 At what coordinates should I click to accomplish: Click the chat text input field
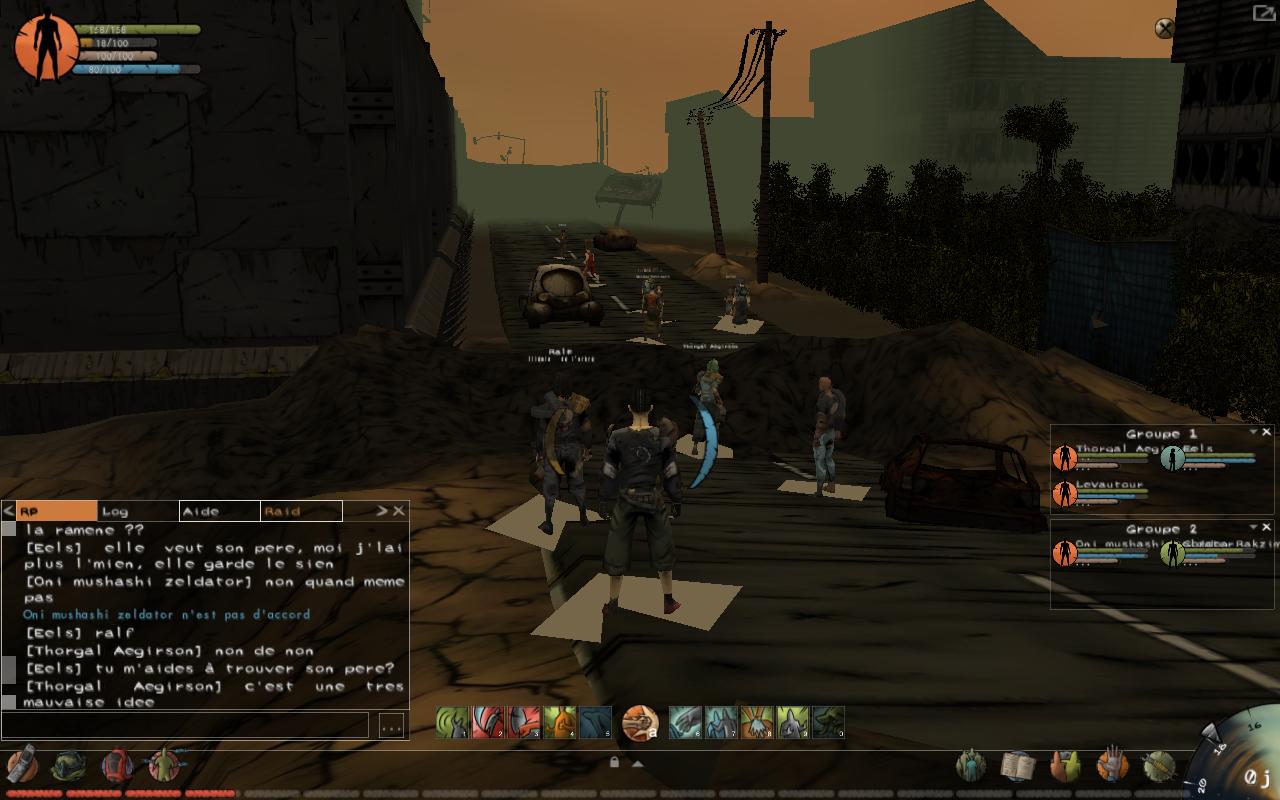click(186, 725)
